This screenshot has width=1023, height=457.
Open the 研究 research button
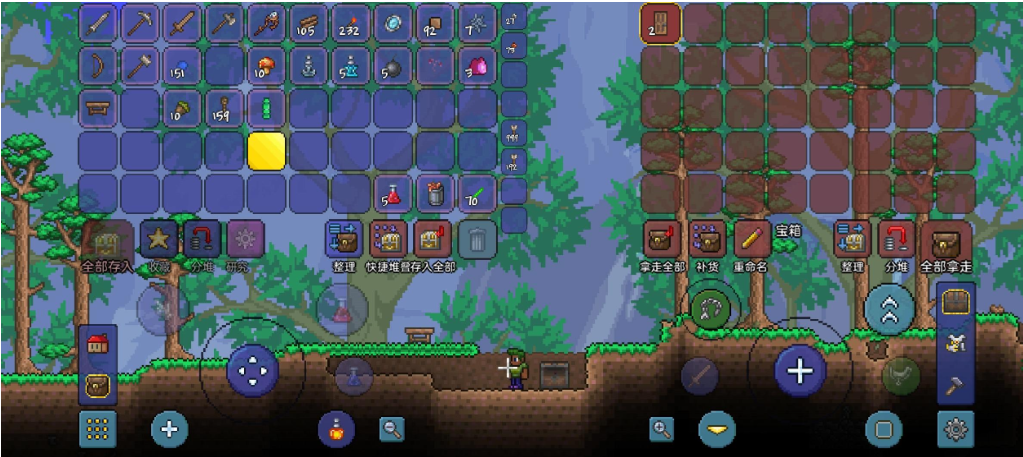(245, 240)
